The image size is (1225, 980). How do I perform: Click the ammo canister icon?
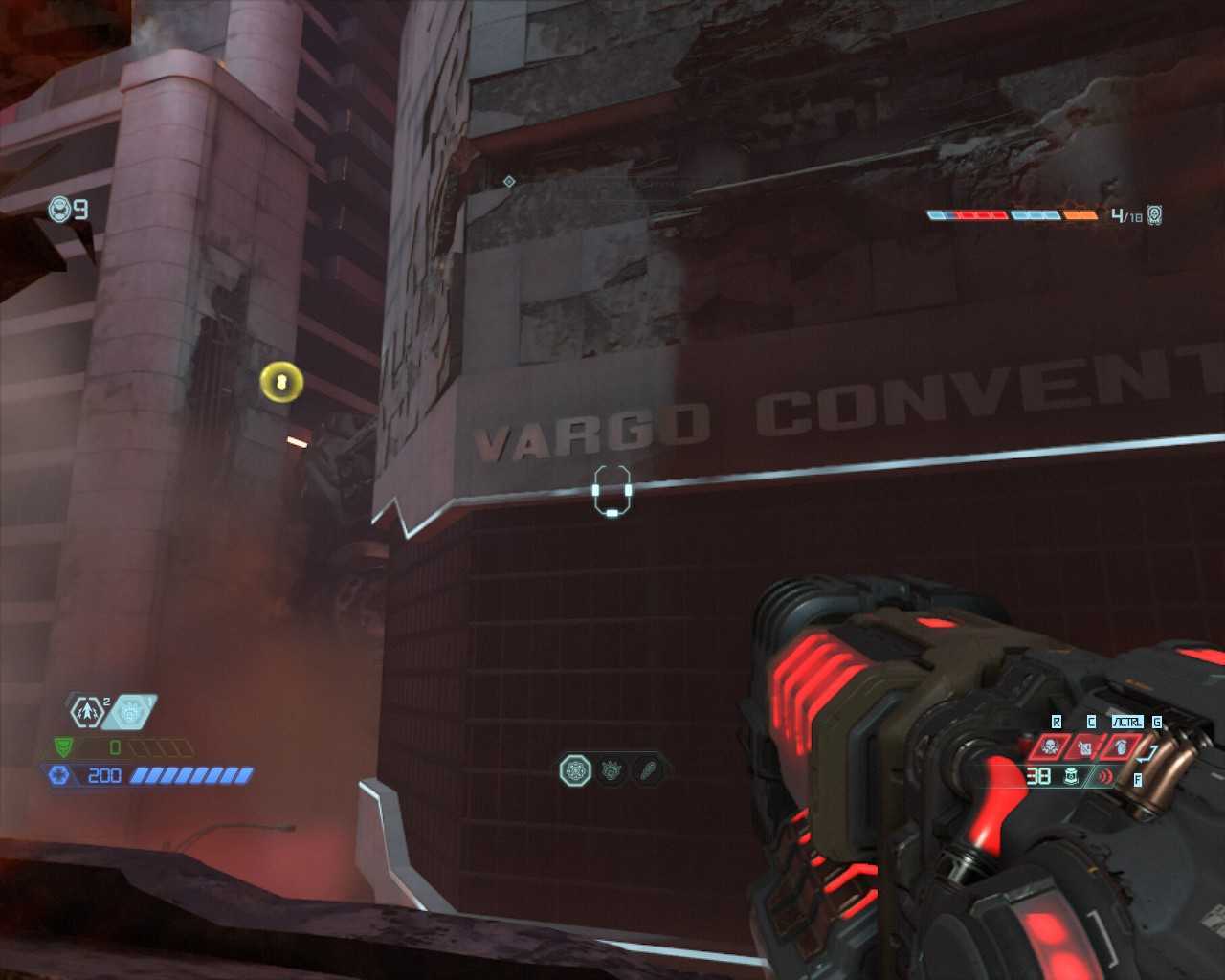point(1072,776)
